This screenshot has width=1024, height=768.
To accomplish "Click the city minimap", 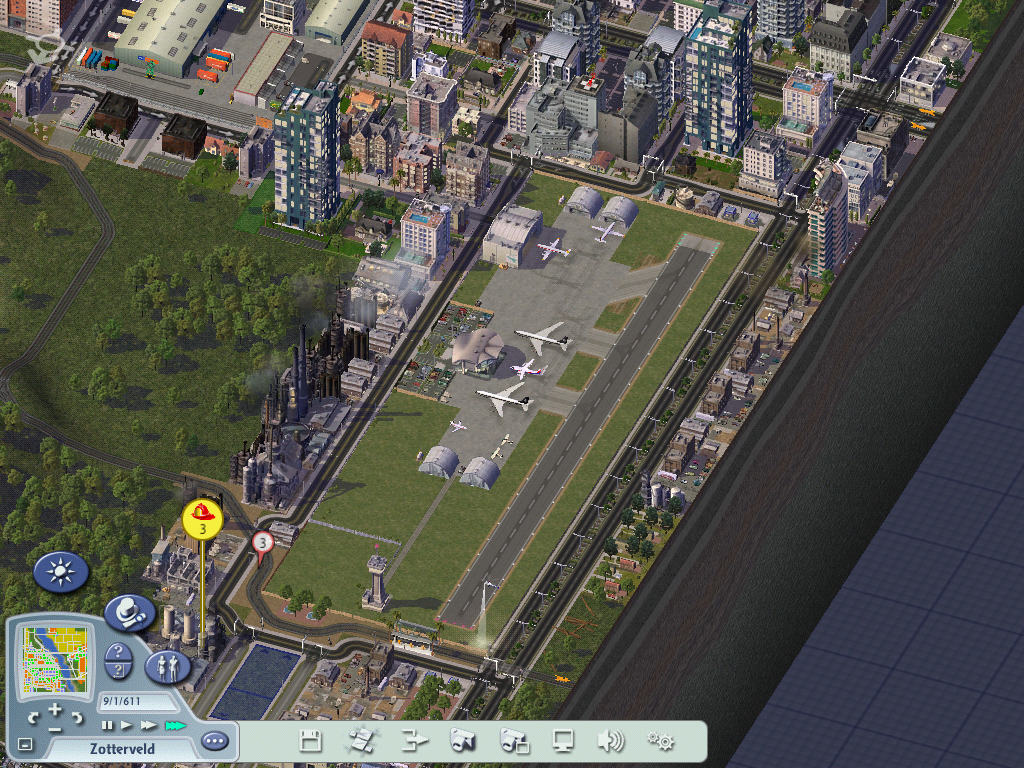I will 56,659.
